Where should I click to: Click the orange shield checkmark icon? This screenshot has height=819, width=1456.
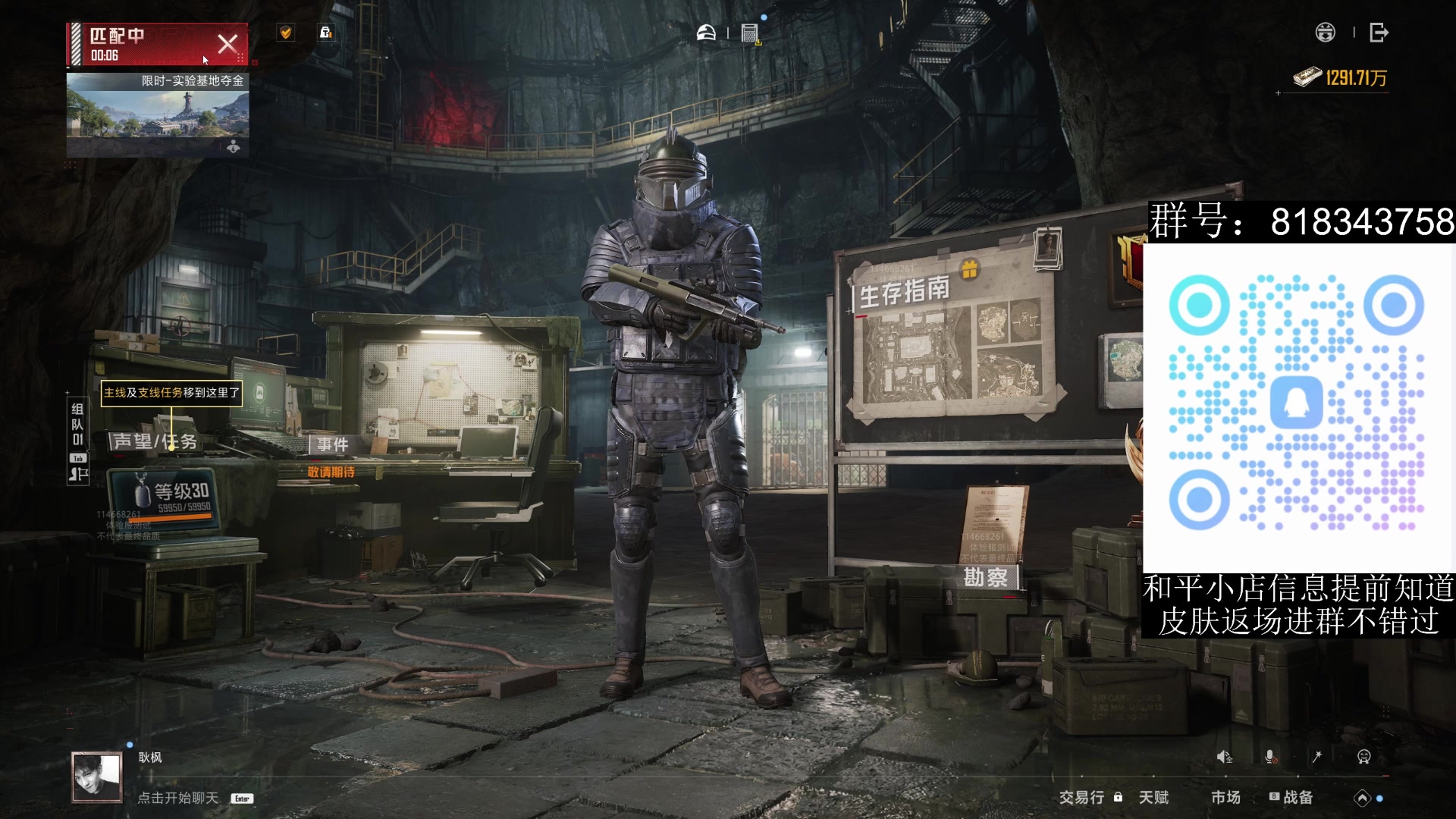click(x=286, y=33)
